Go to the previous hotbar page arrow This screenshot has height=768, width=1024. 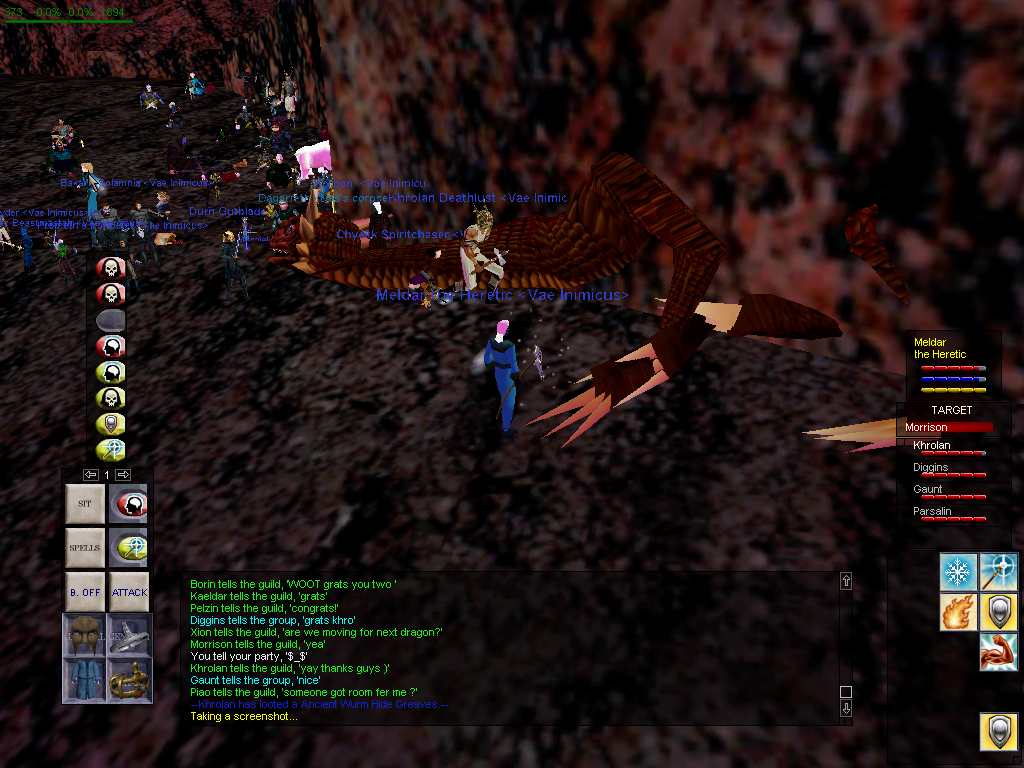click(x=91, y=474)
